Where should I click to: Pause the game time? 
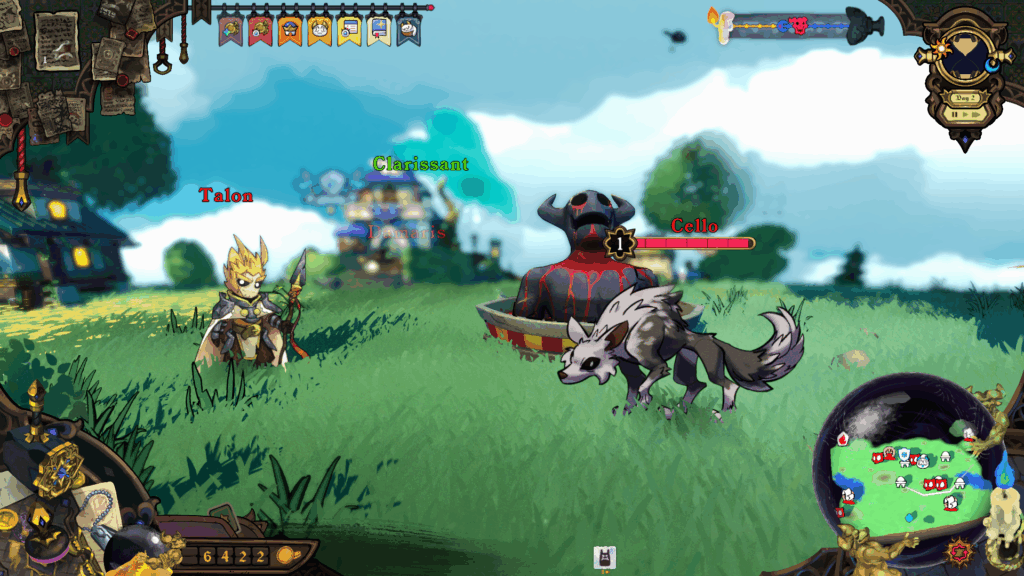click(955, 115)
